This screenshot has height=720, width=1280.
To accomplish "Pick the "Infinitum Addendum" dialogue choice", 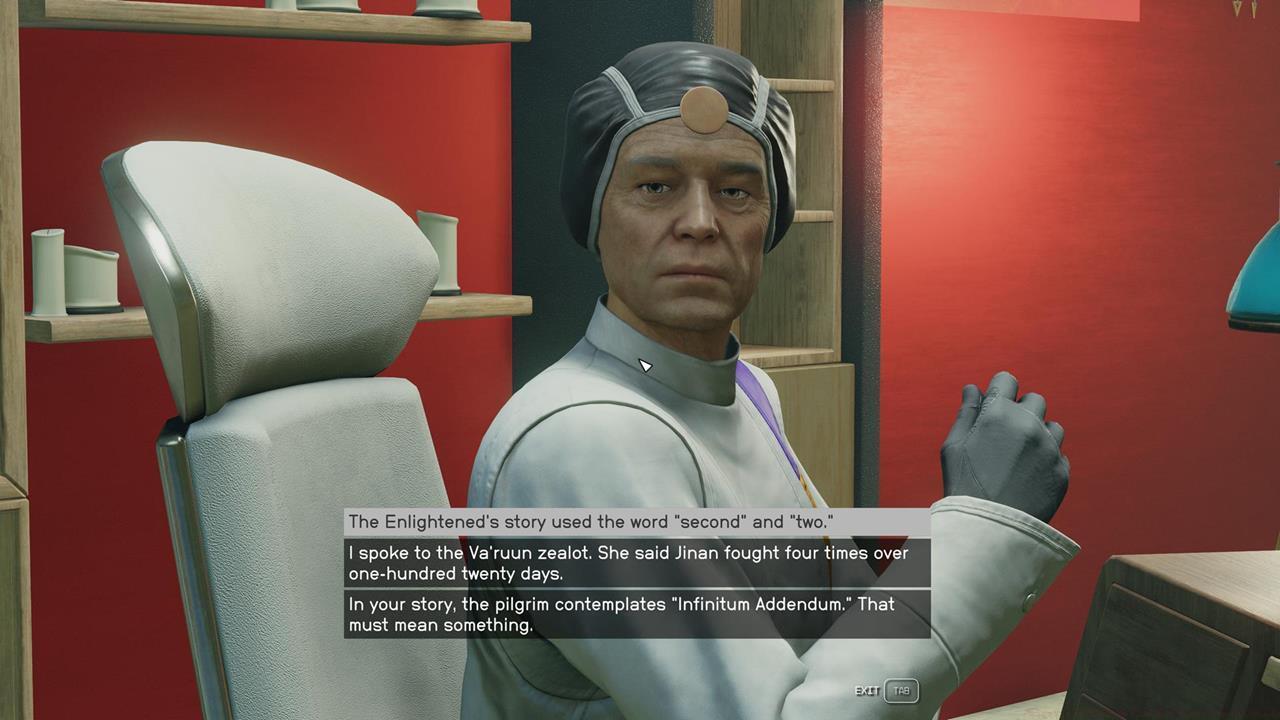I will coord(637,614).
